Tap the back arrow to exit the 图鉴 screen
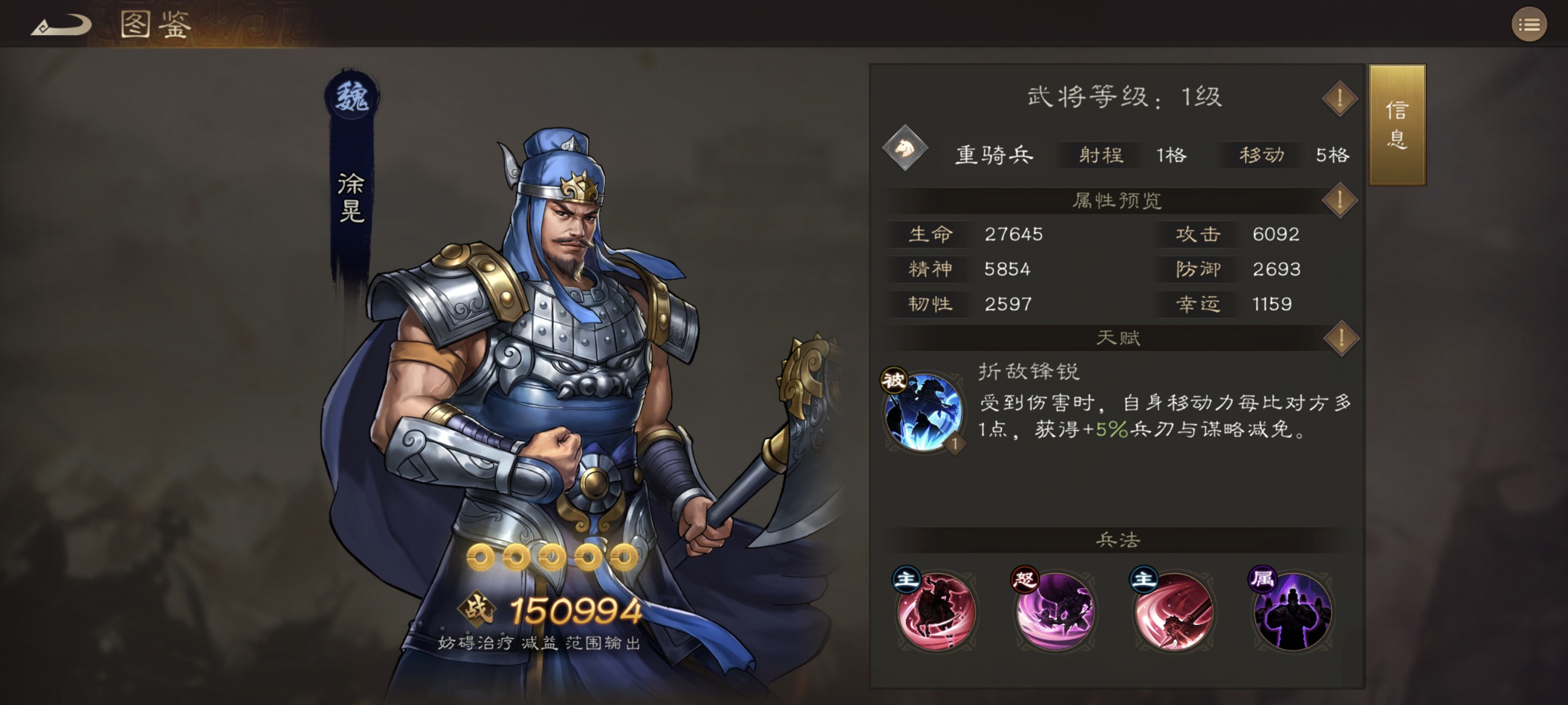 (x=61, y=24)
